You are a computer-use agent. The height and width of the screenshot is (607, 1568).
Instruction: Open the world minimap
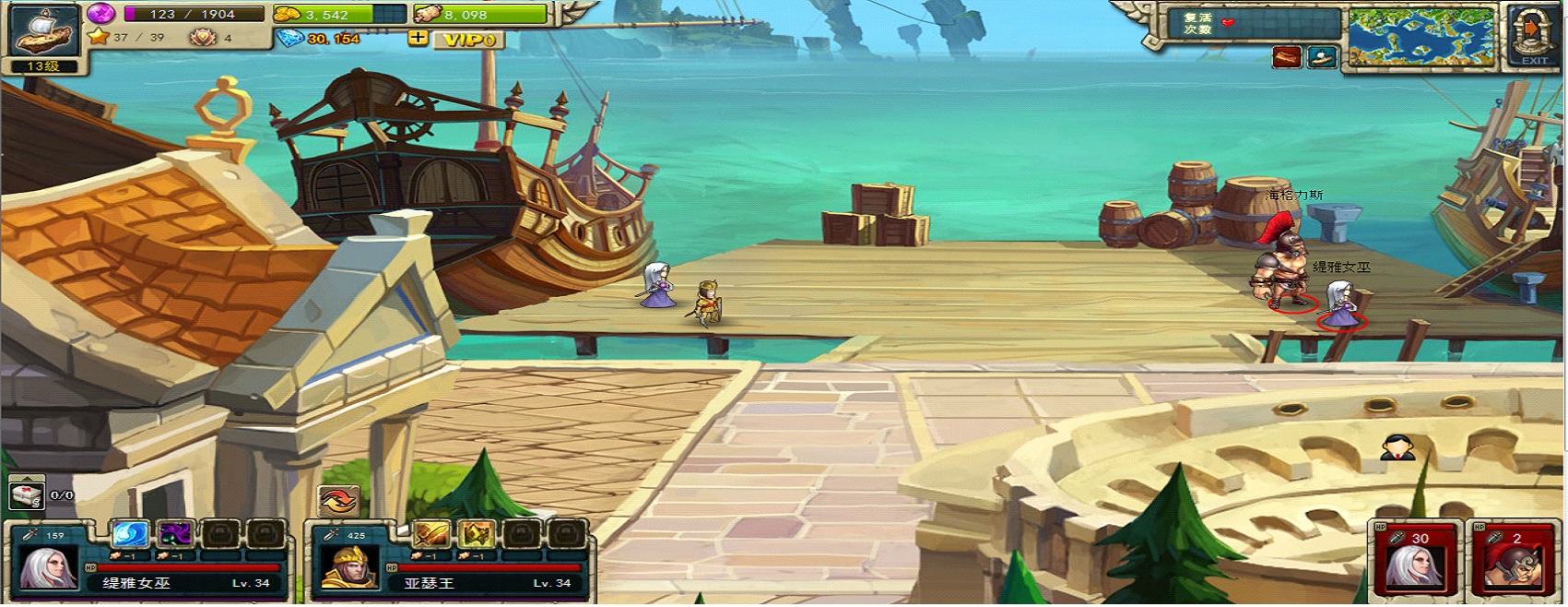click(x=1421, y=38)
